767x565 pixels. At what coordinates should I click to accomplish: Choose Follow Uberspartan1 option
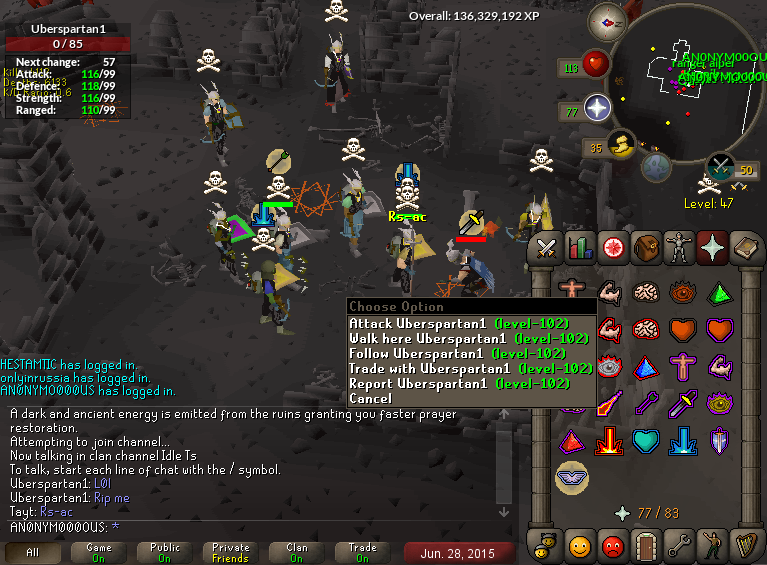458,354
